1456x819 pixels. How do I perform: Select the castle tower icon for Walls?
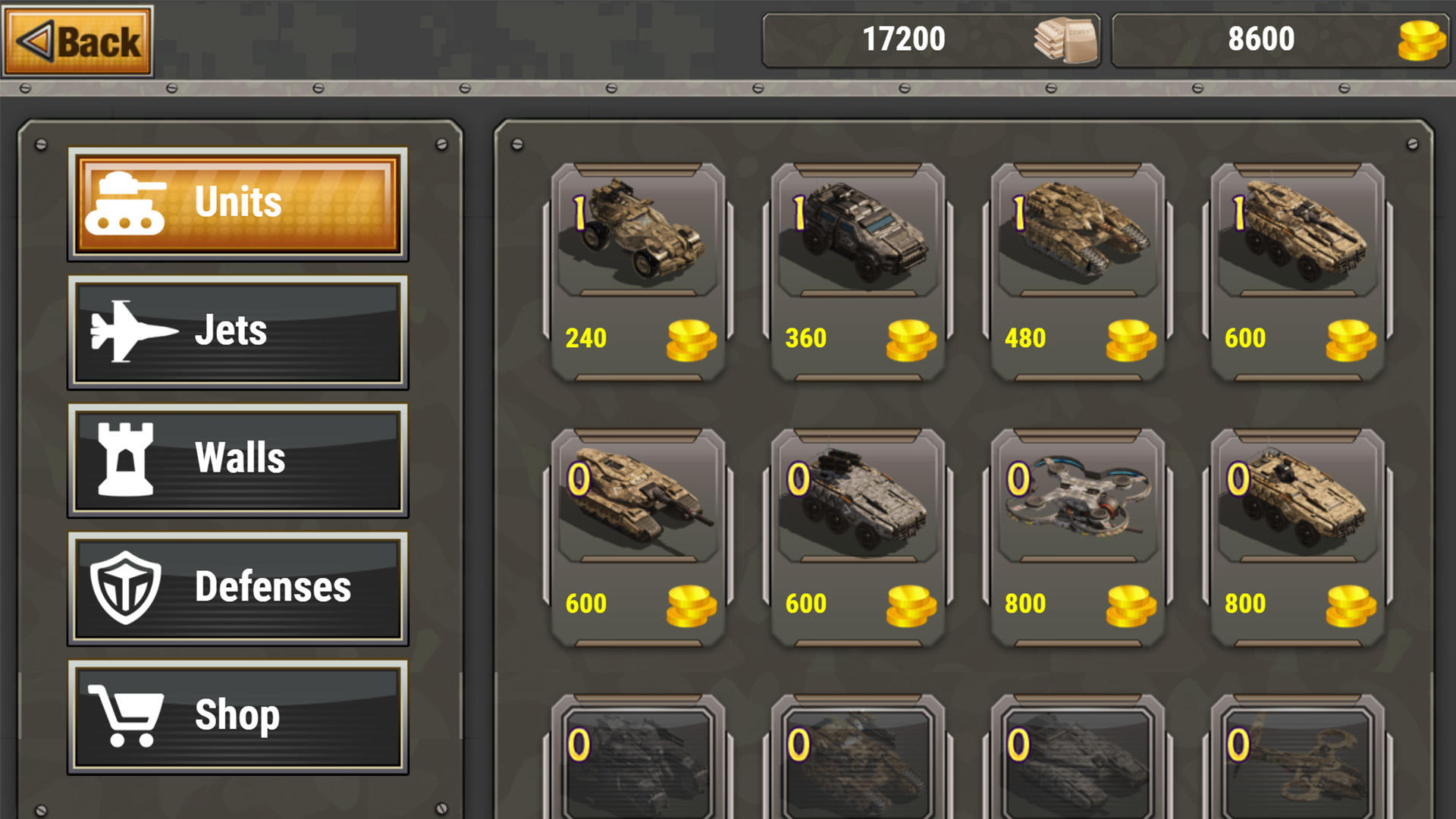(x=125, y=457)
